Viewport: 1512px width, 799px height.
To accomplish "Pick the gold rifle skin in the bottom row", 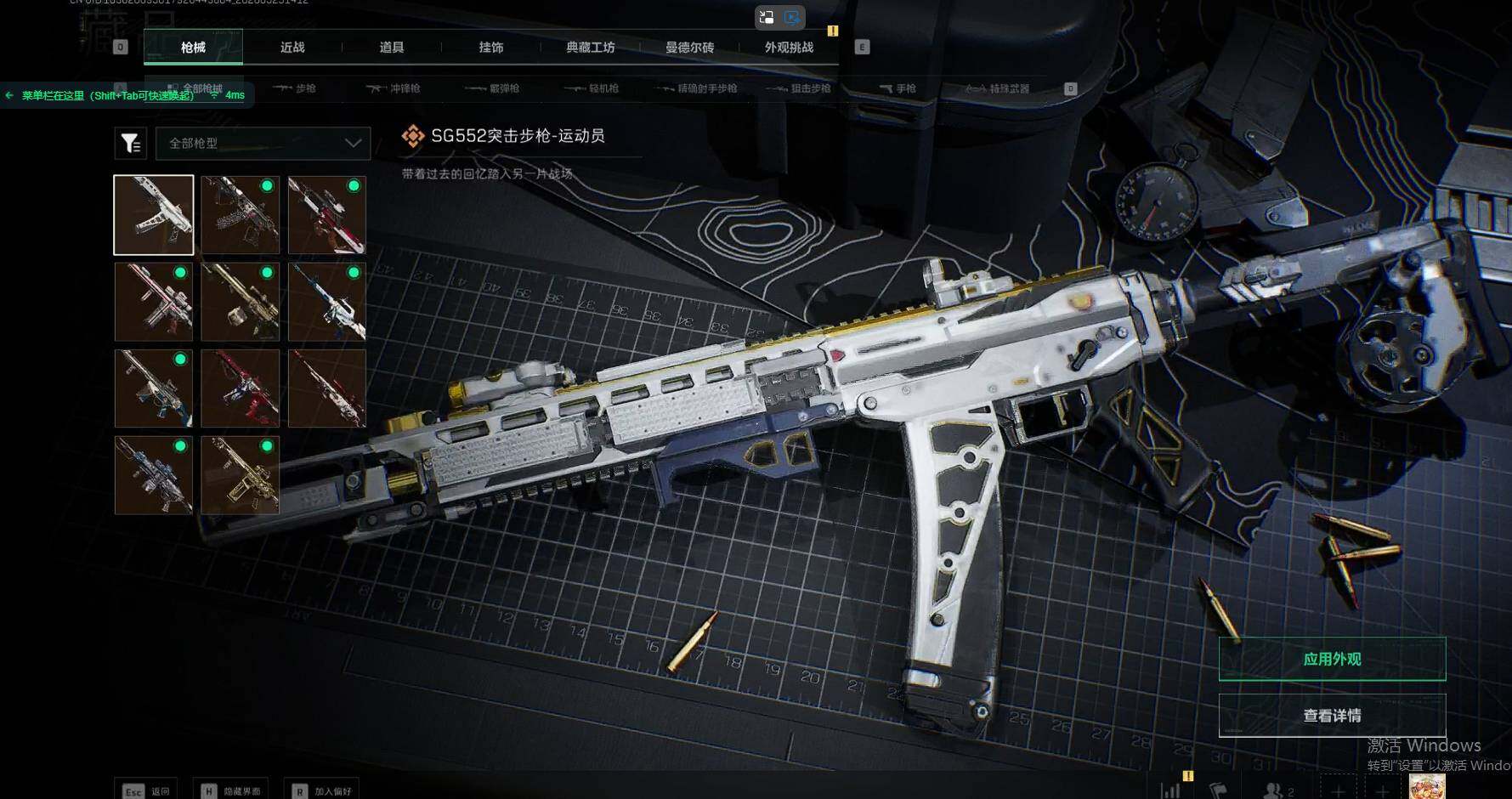I will (241, 475).
